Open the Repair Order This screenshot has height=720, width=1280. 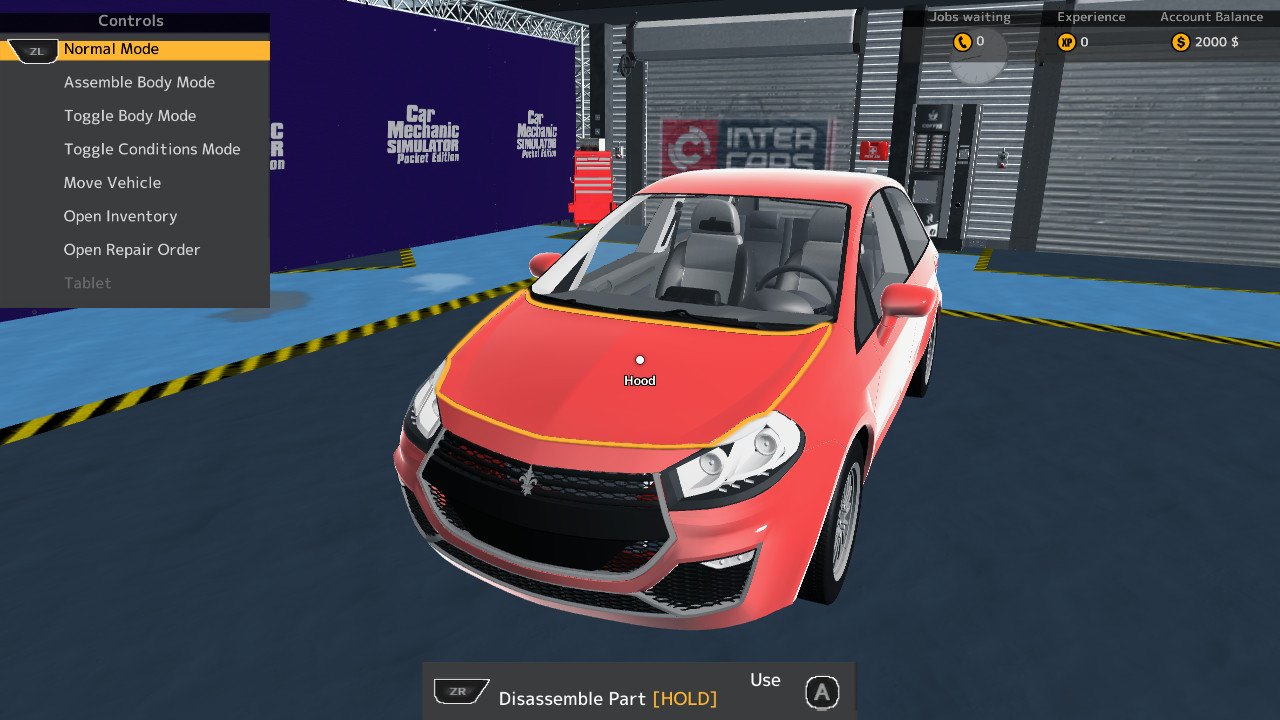point(132,249)
